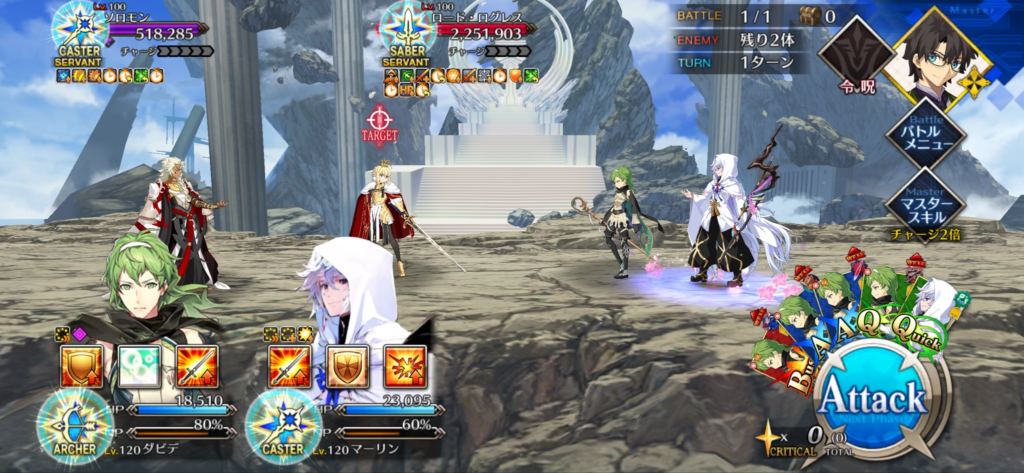Activate Merlin's burst-arrow buff skill
The width and height of the screenshot is (1024, 473).
[x=405, y=366]
